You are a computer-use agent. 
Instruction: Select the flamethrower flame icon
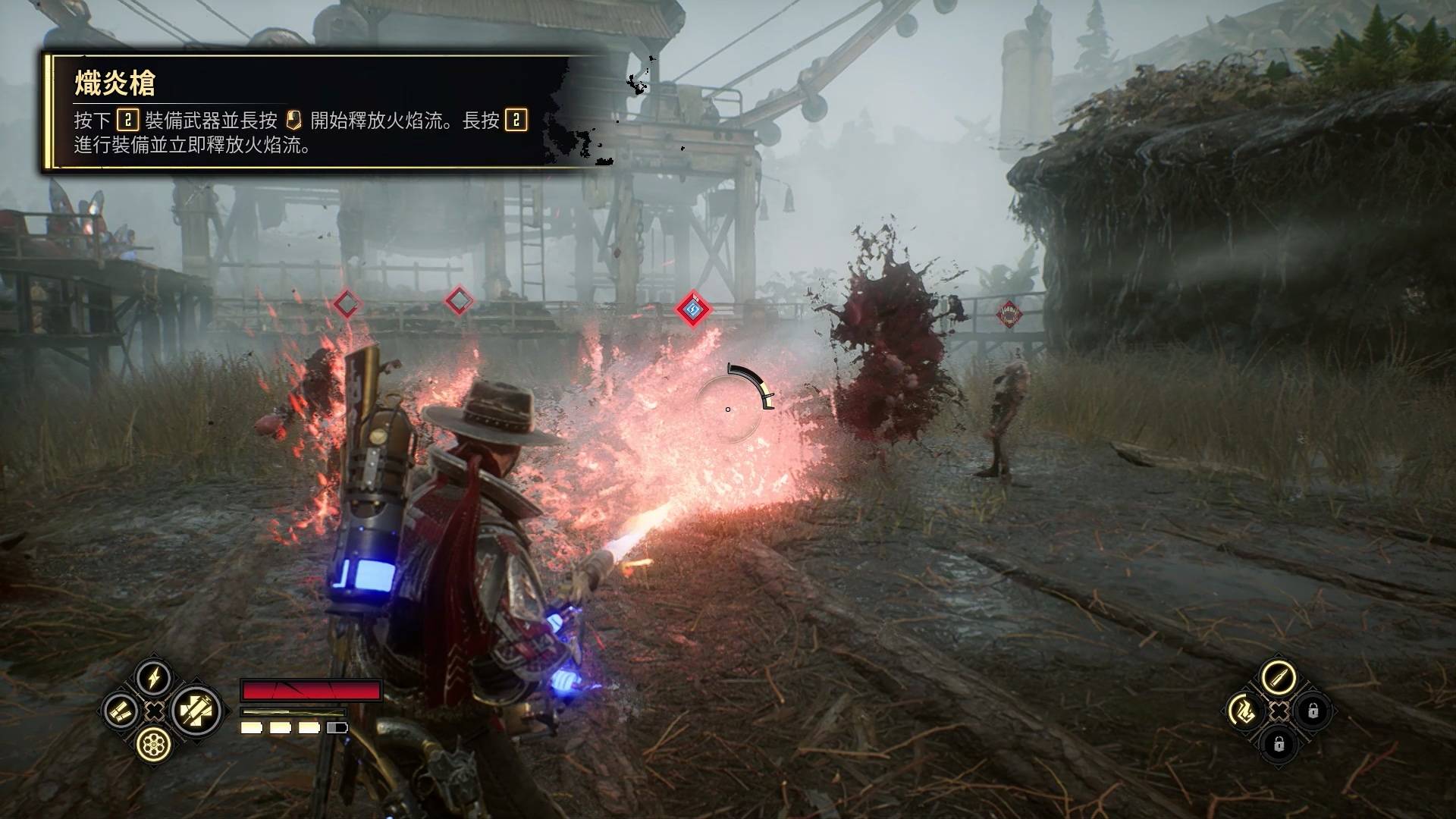pos(1245,711)
